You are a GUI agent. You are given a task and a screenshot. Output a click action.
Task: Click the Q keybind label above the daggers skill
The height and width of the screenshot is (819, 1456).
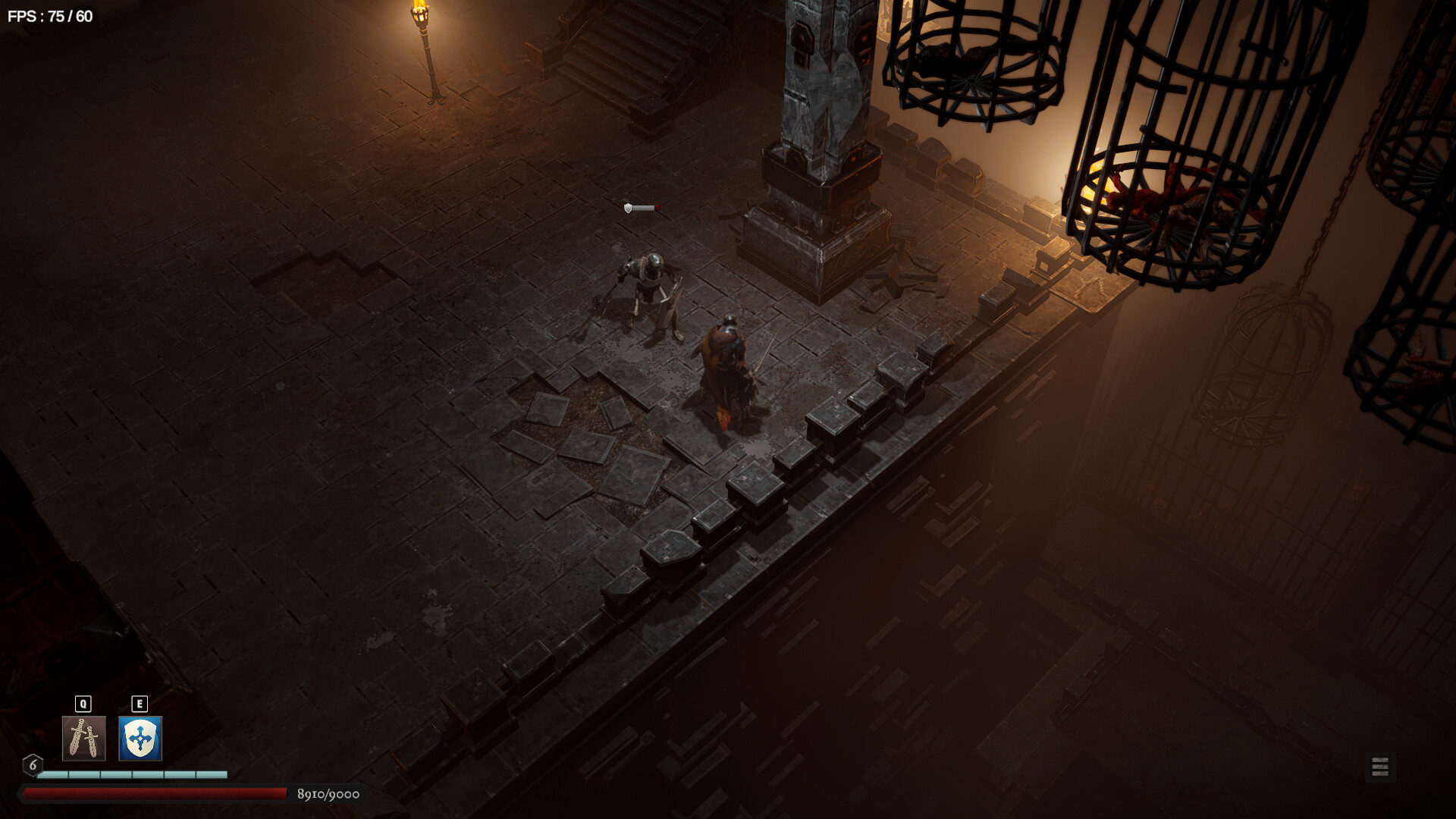[82, 703]
